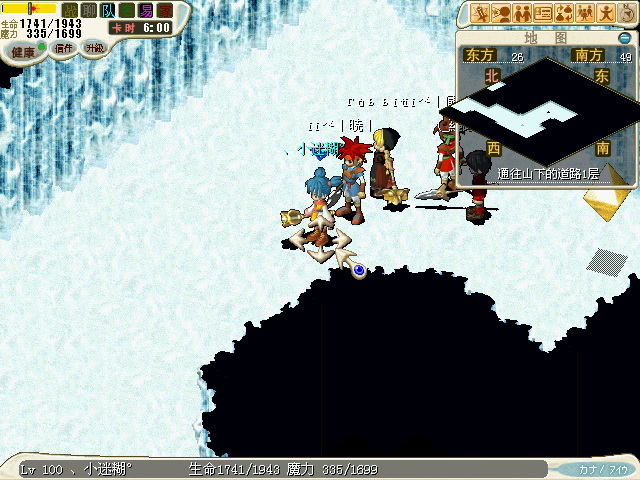Viewport: 640px width, 480px height.
Task: Toggle the 易 trade button
Action: (146, 10)
